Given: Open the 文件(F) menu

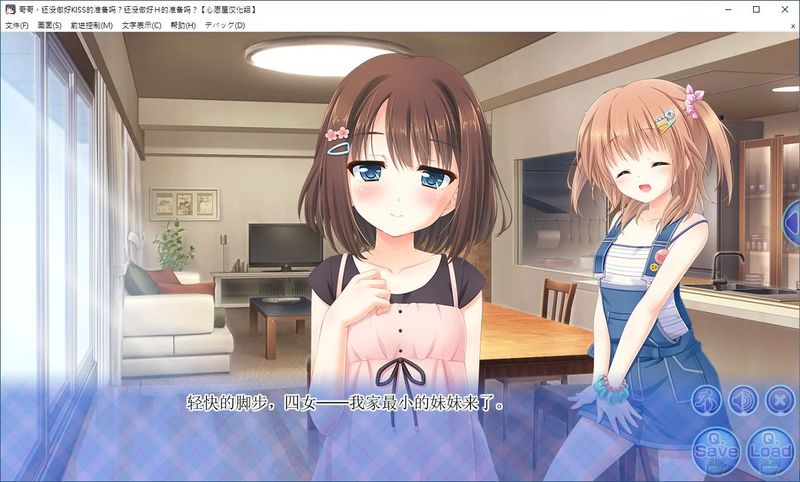Looking at the screenshot, I should click(x=17, y=25).
